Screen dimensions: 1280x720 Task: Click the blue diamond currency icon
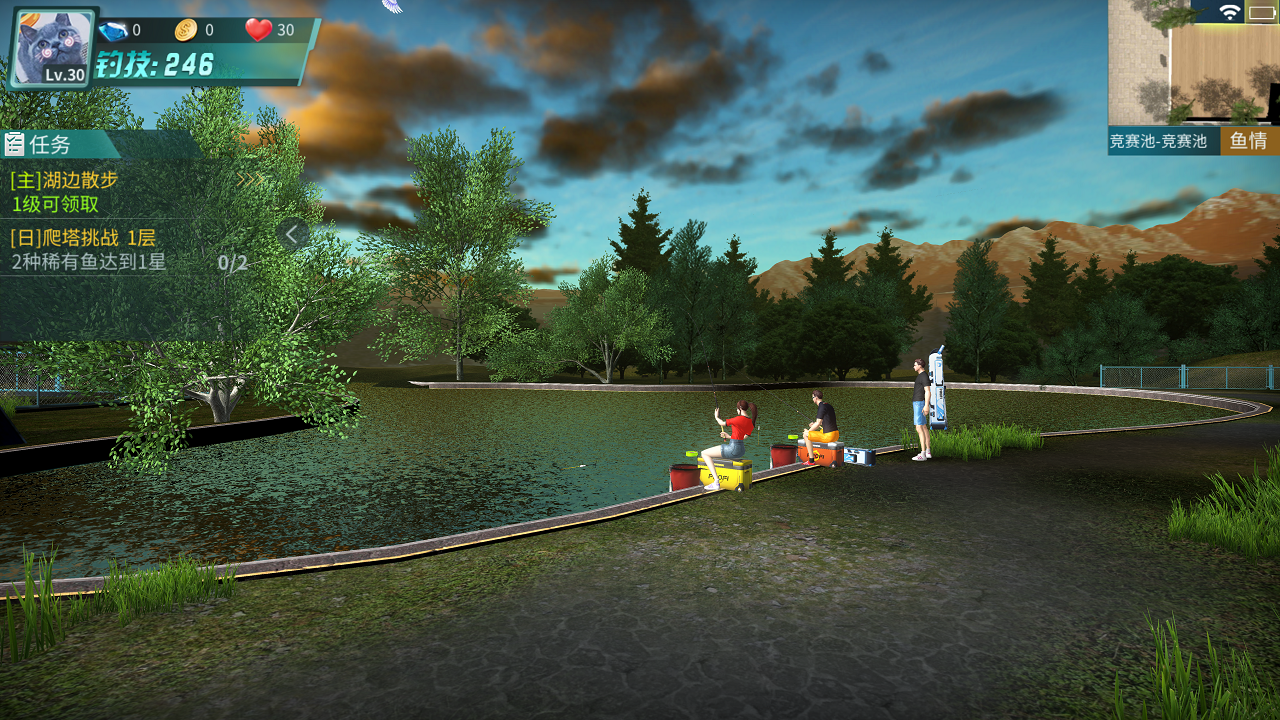coord(113,31)
